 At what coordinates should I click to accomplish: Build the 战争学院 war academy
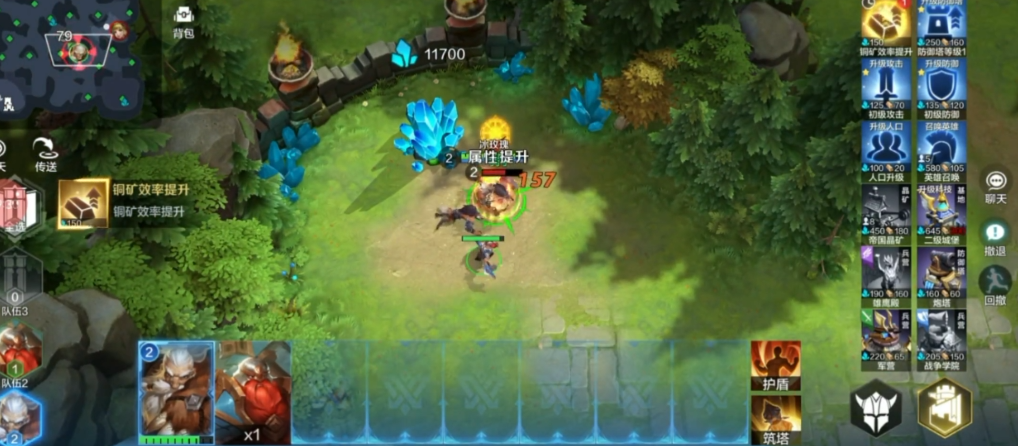coord(940,333)
